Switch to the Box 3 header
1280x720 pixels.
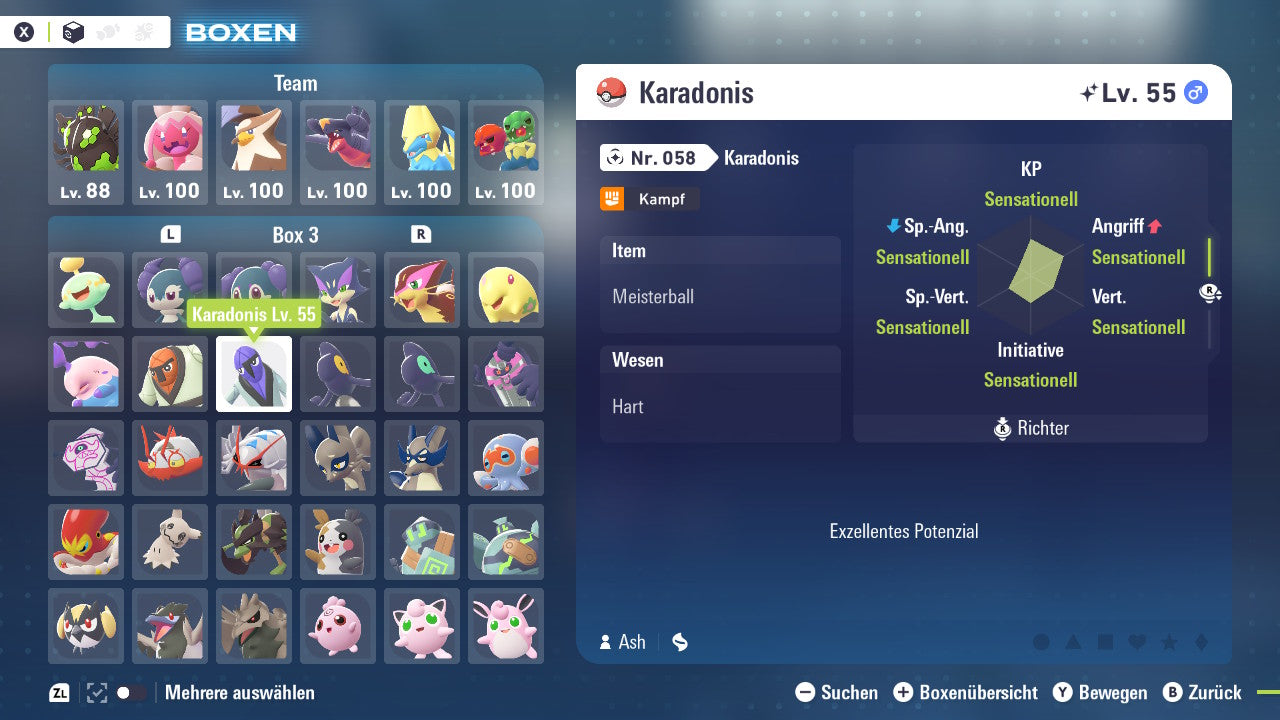(295, 235)
